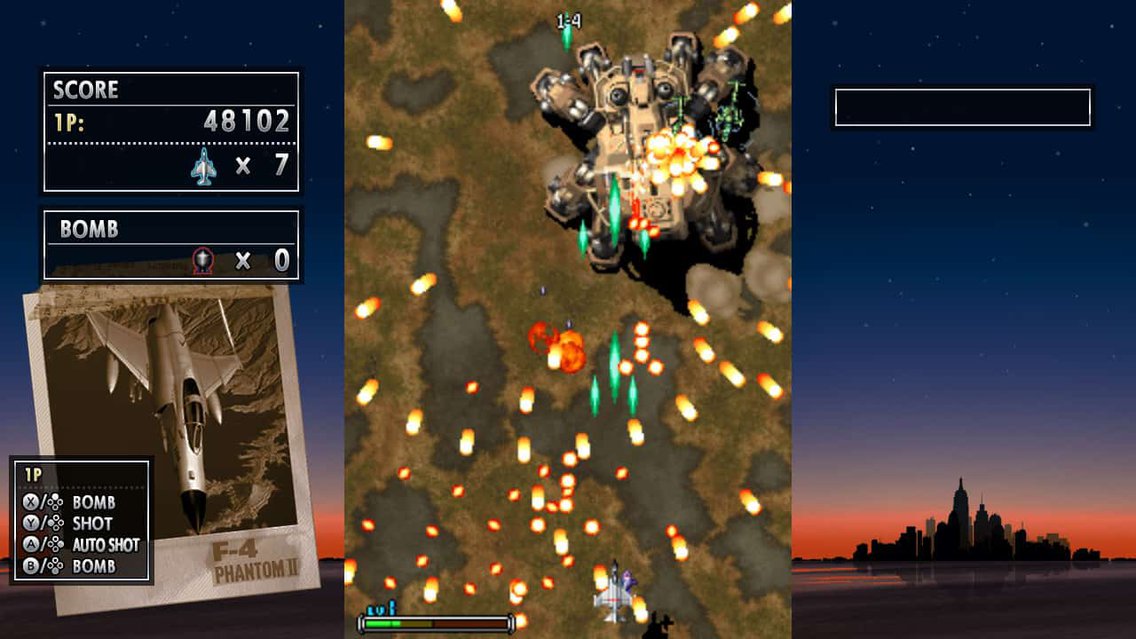
Task: Select the bomb stock icon
Action: click(x=203, y=261)
